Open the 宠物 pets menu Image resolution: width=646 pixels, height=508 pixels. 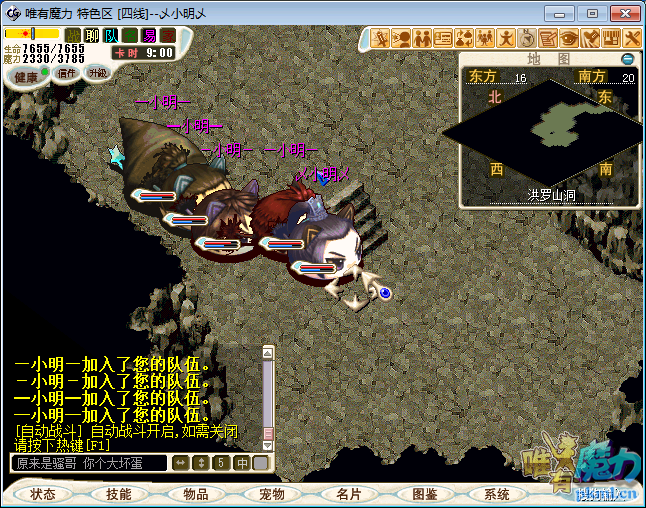pyautogui.click(x=271, y=494)
